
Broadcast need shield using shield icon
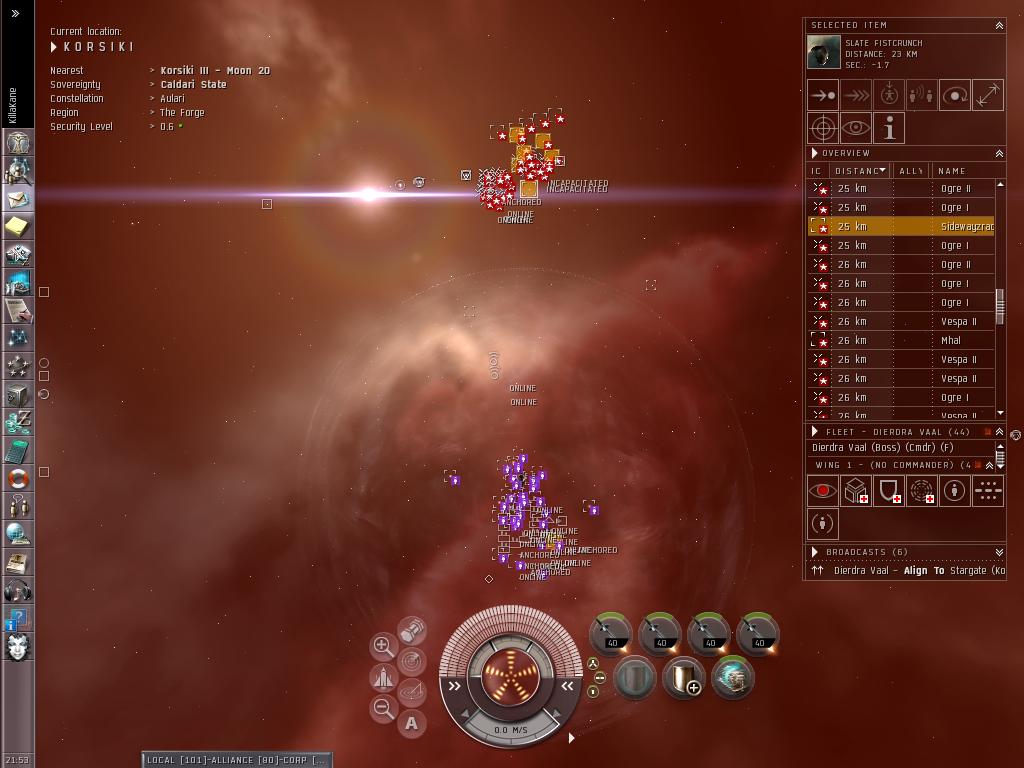click(888, 491)
